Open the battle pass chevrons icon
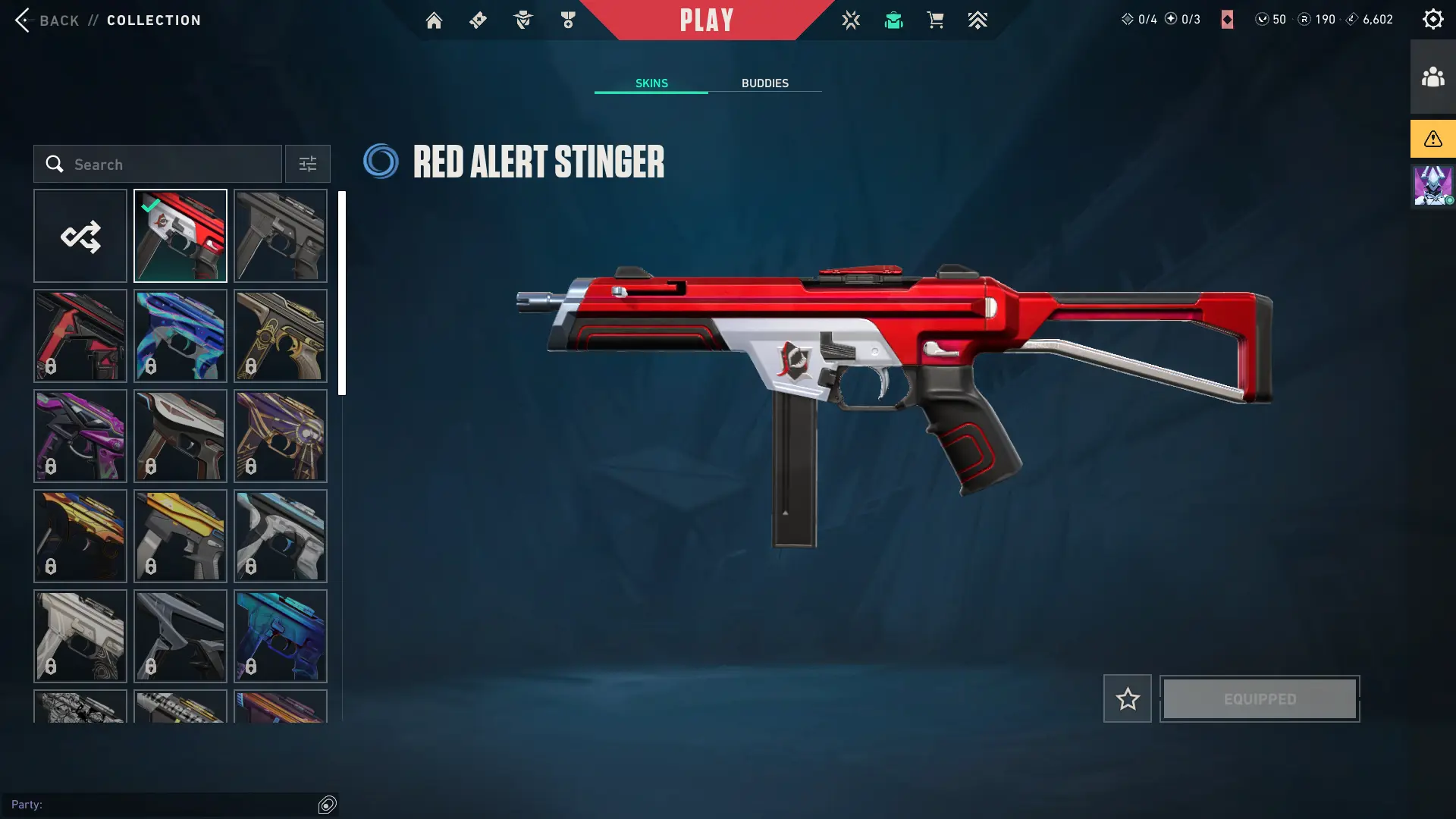This screenshot has height=819, width=1456. [977, 20]
